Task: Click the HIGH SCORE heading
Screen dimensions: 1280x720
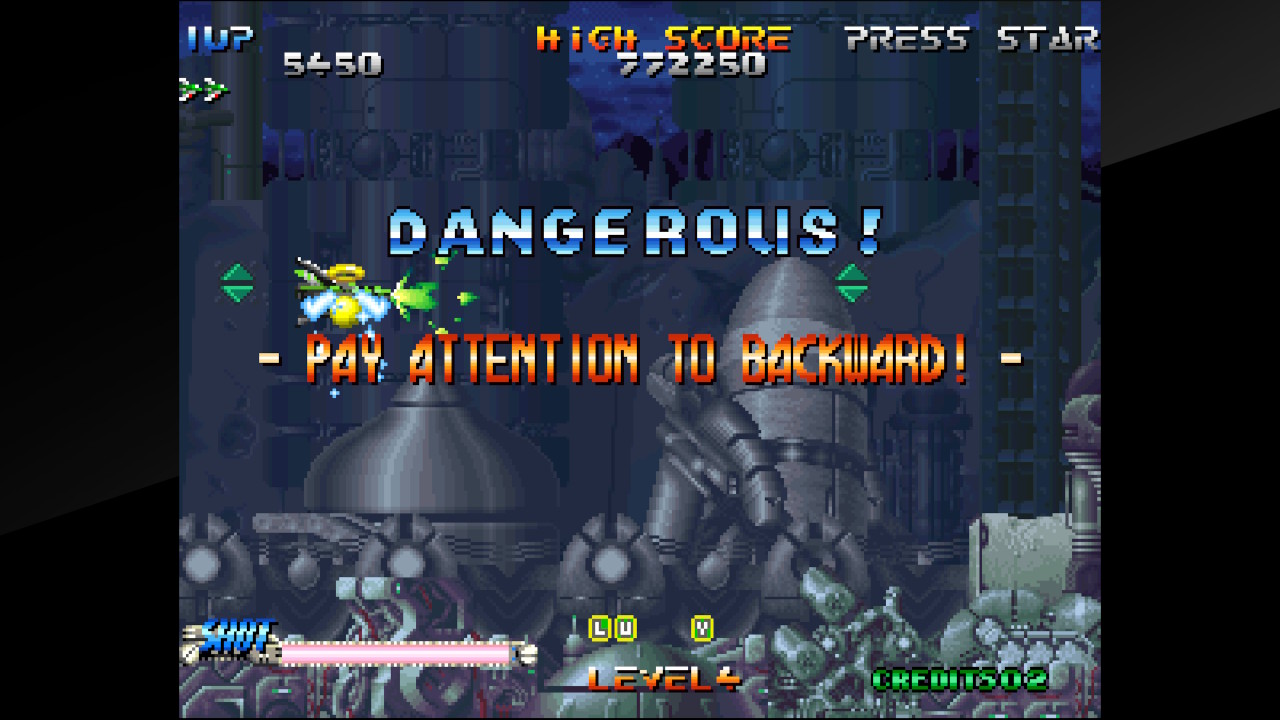Action: (x=663, y=40)
